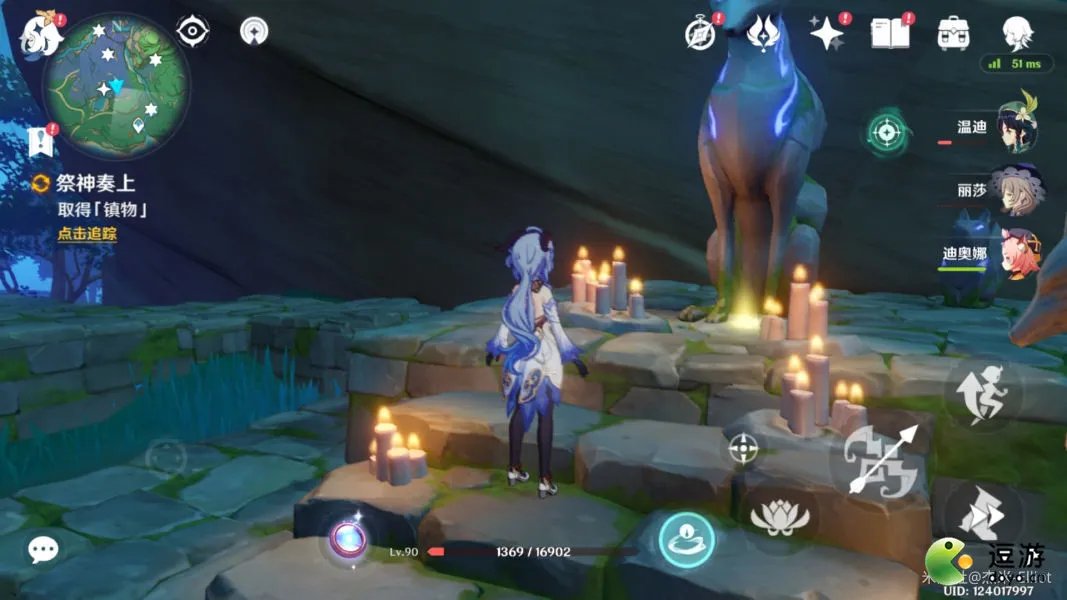Open the Paimon menu
Screen dimensions: 1067x600
point(41,34)
